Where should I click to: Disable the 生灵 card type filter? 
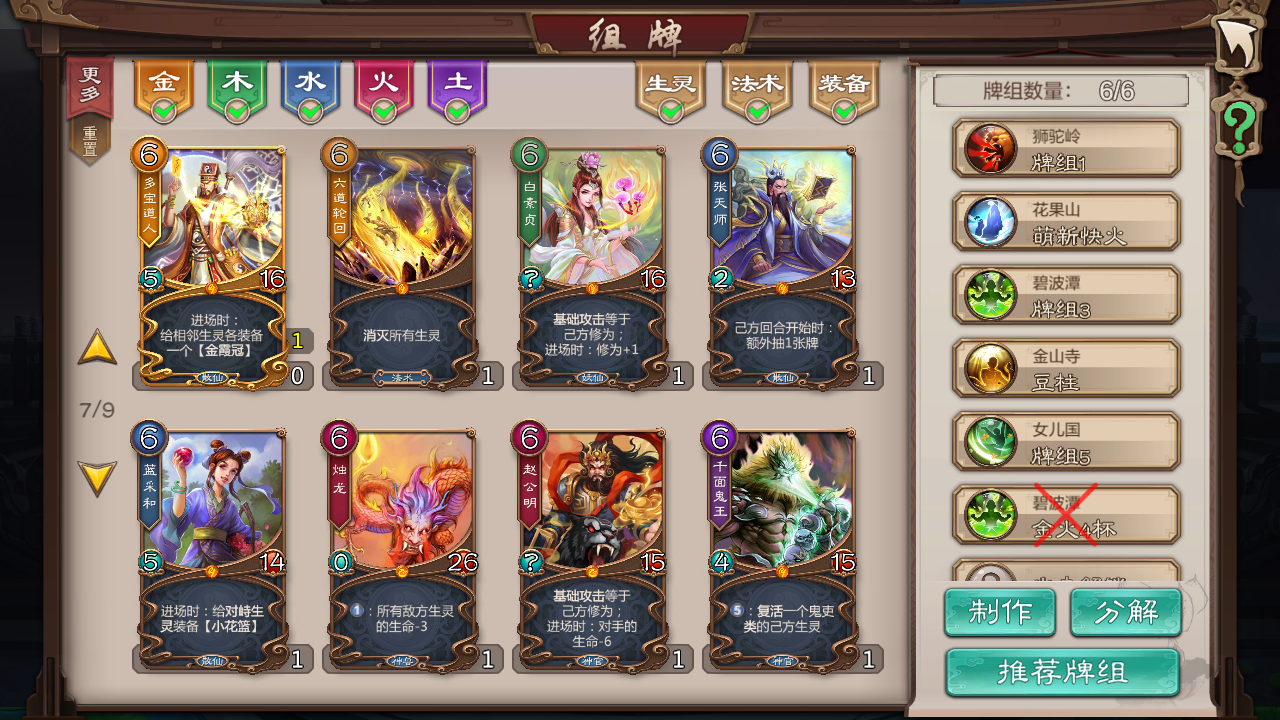click(x=671, y=108)
